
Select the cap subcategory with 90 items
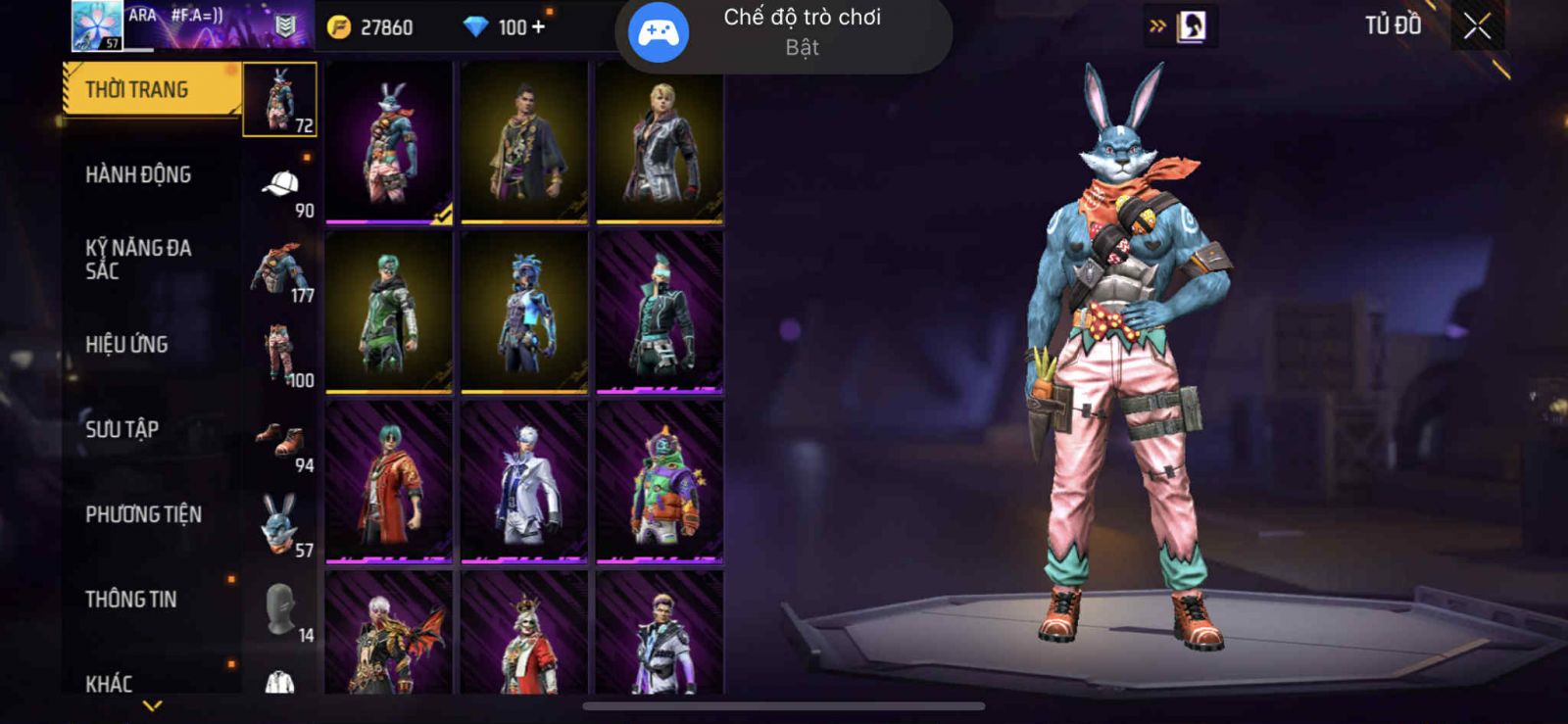click(x=280, y=186)
